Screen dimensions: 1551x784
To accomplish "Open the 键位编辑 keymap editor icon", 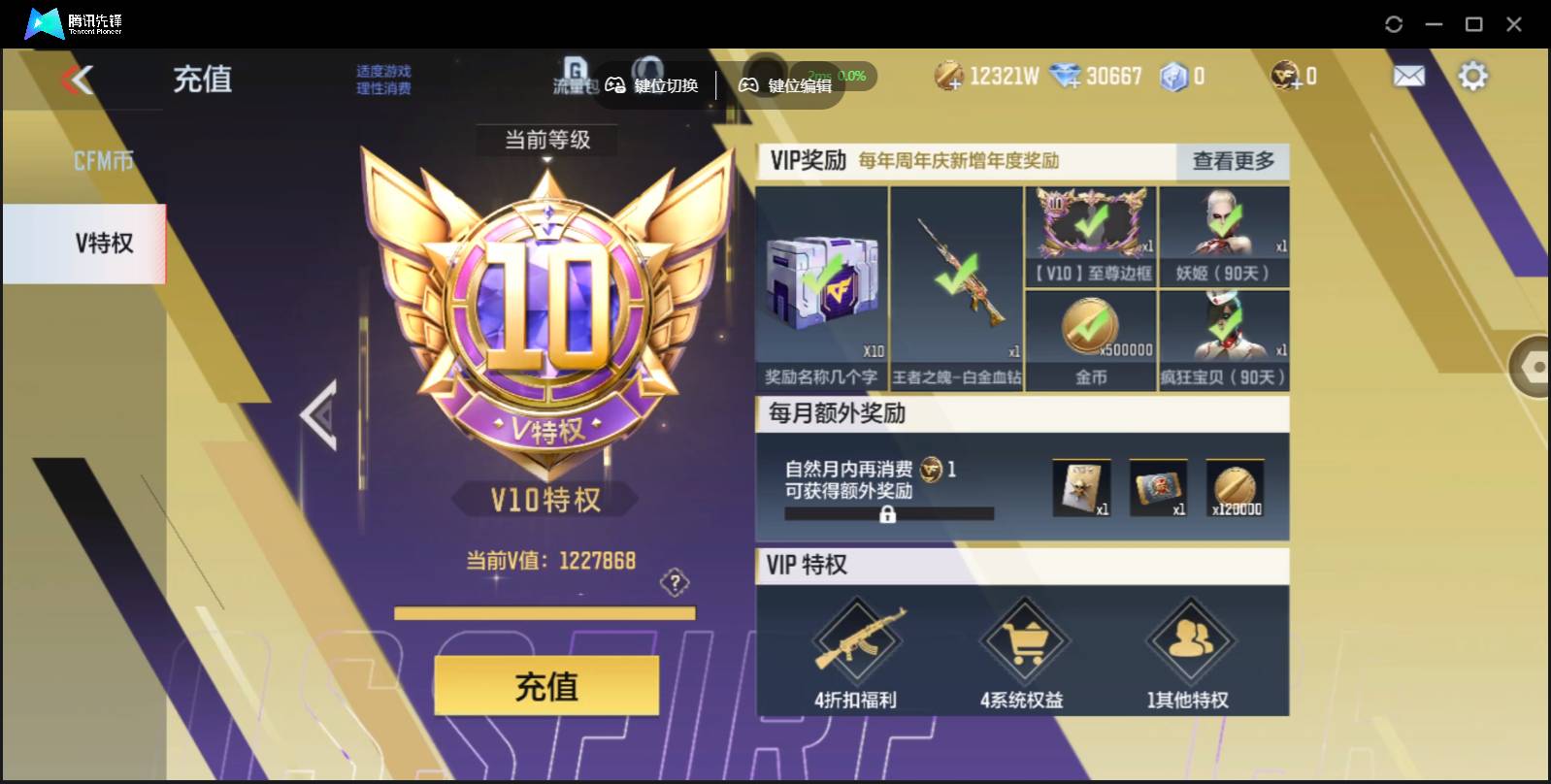I will [748, 84].
